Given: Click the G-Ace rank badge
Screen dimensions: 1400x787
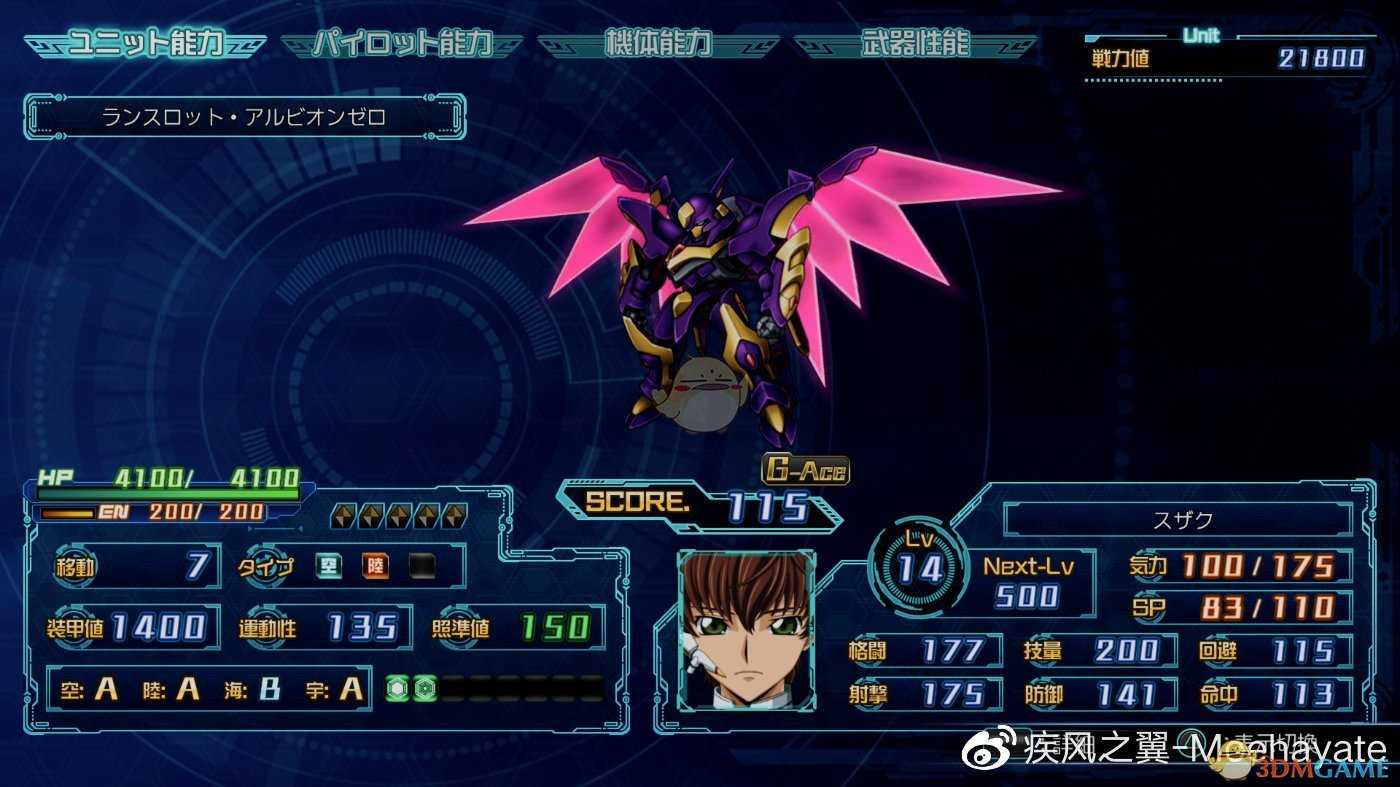Looking at the screenshot, I should tap(805, 469).
